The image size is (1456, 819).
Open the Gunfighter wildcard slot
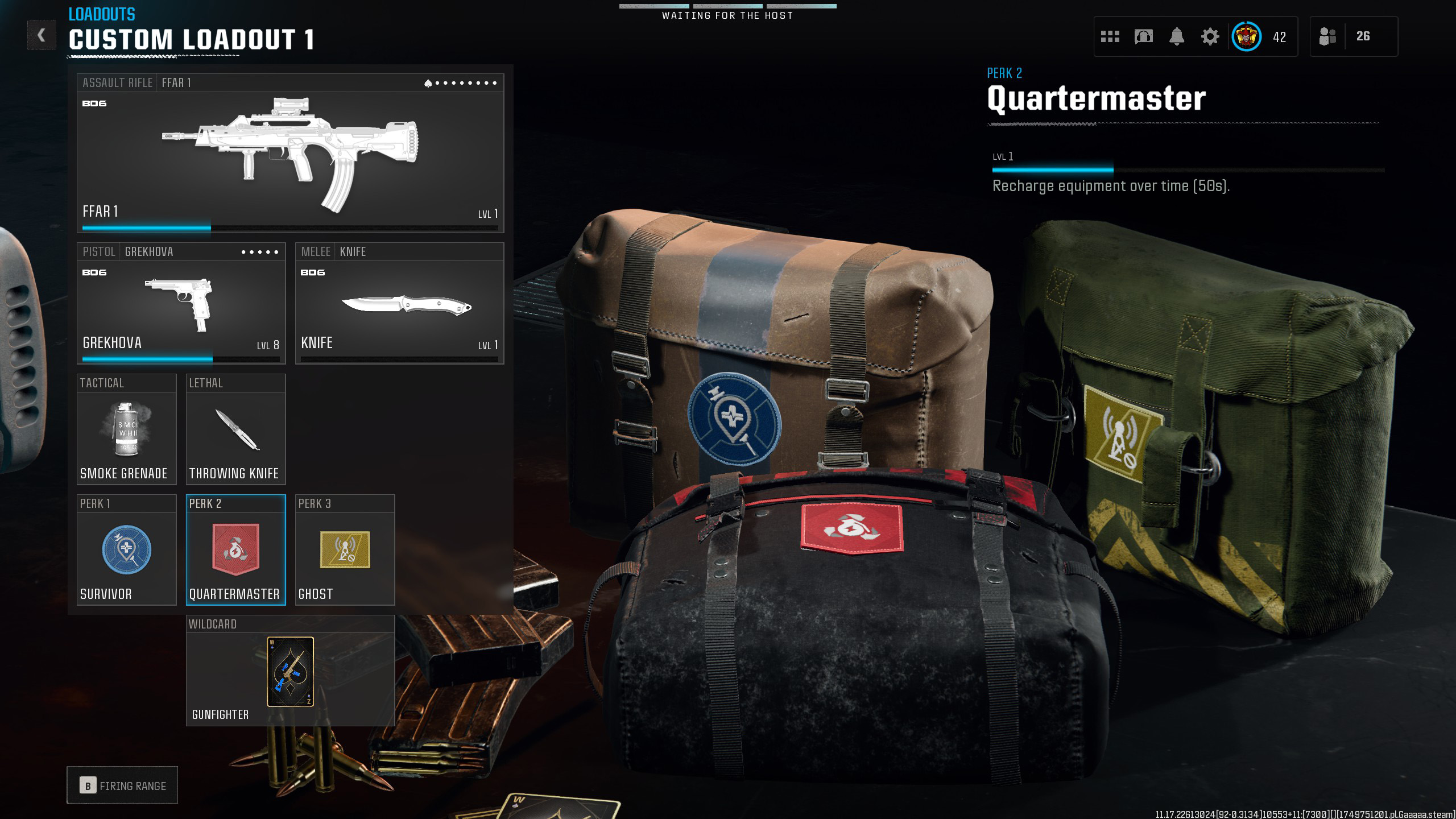290,671
